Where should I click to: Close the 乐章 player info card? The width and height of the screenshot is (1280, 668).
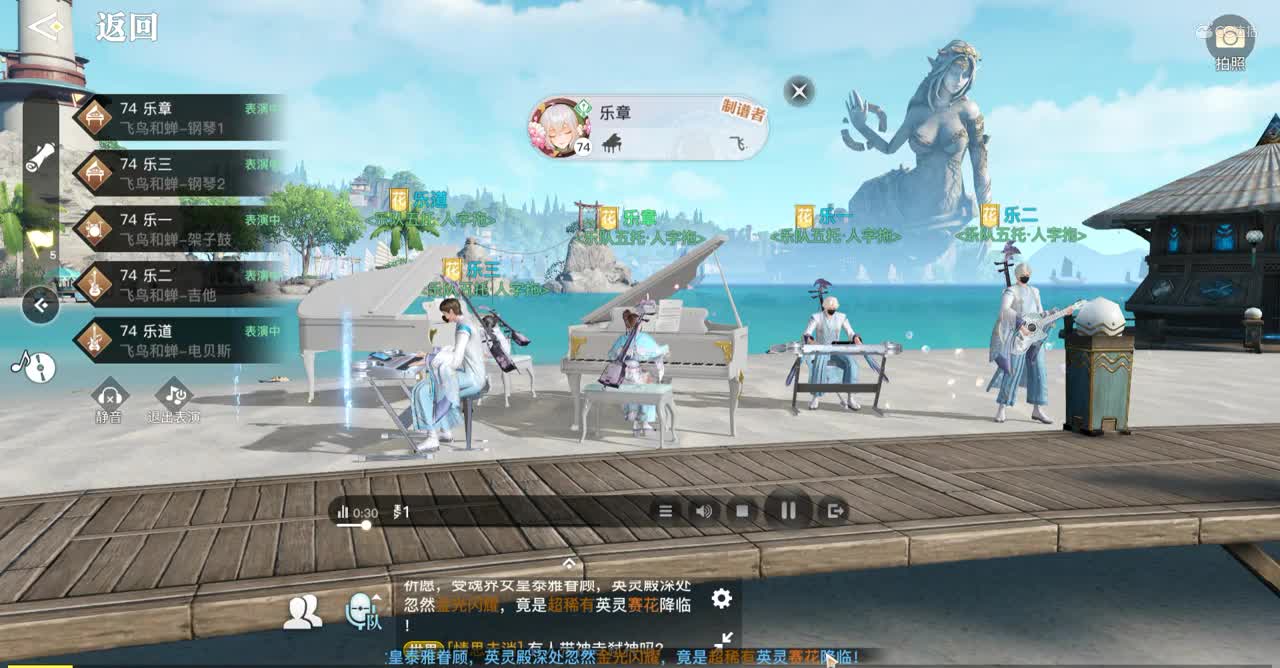click(799, 92)
